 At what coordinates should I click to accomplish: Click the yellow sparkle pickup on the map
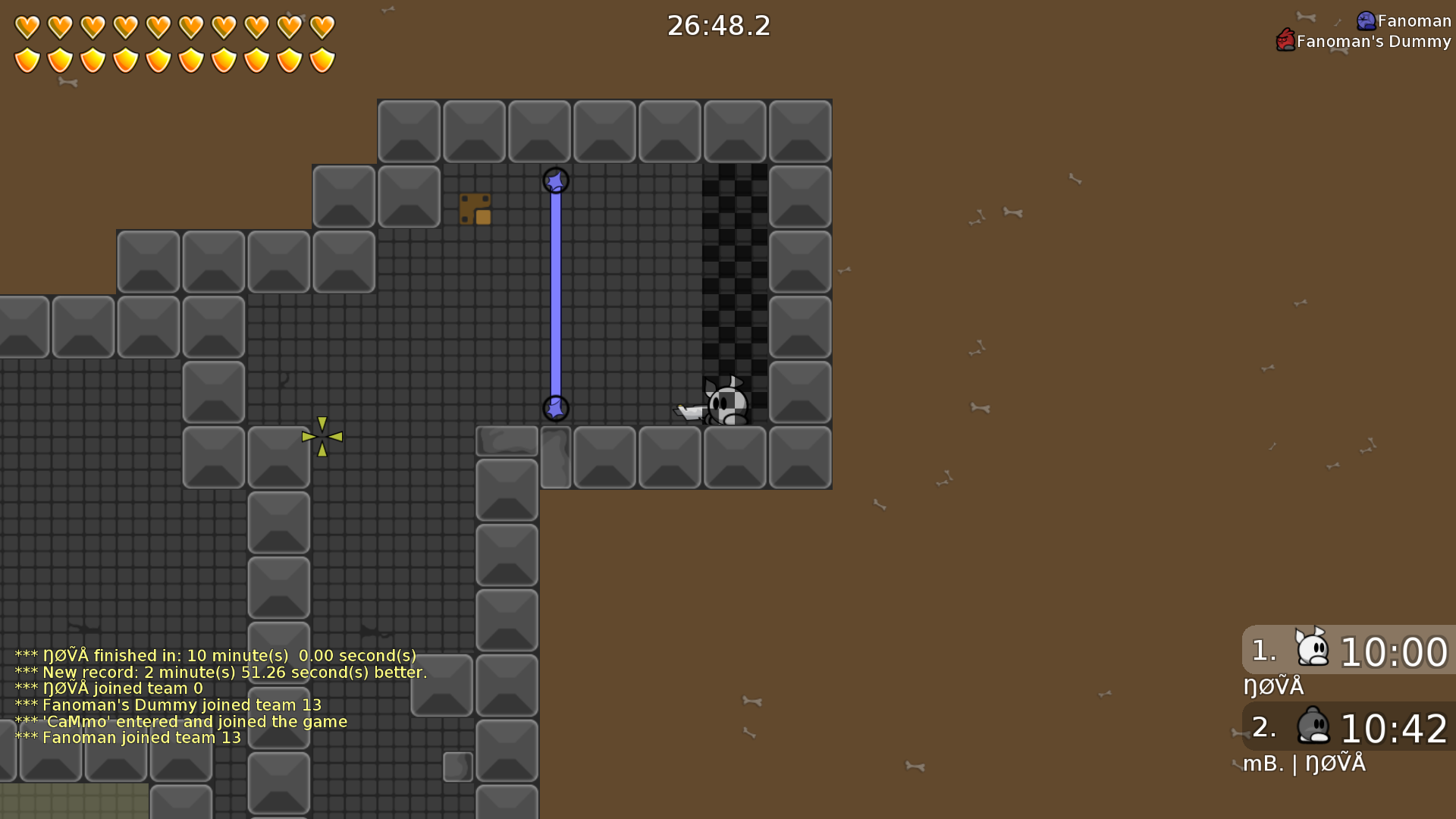click(322, 436)
